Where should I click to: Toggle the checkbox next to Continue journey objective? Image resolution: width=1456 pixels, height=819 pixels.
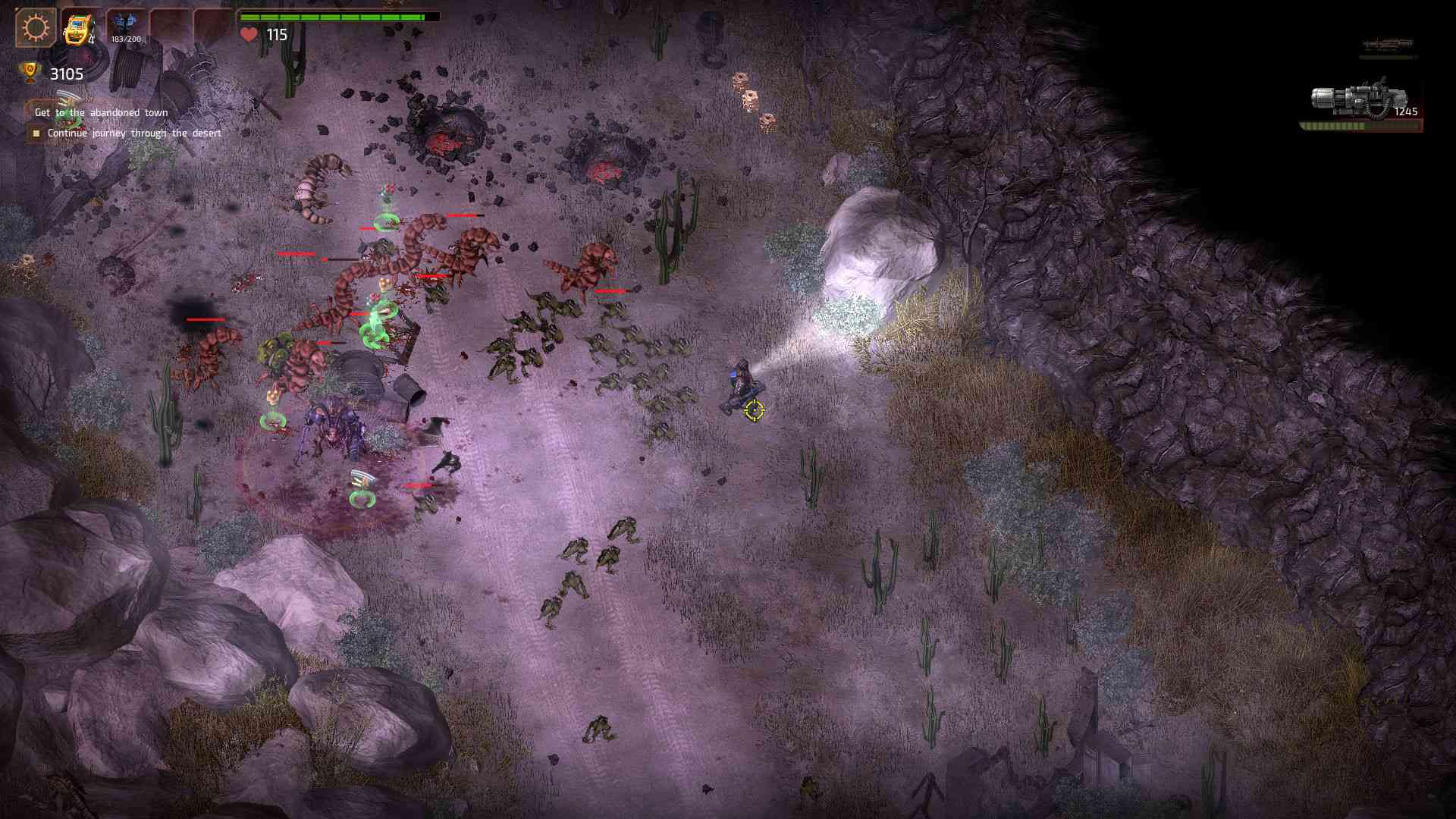(x=36, y=135)
